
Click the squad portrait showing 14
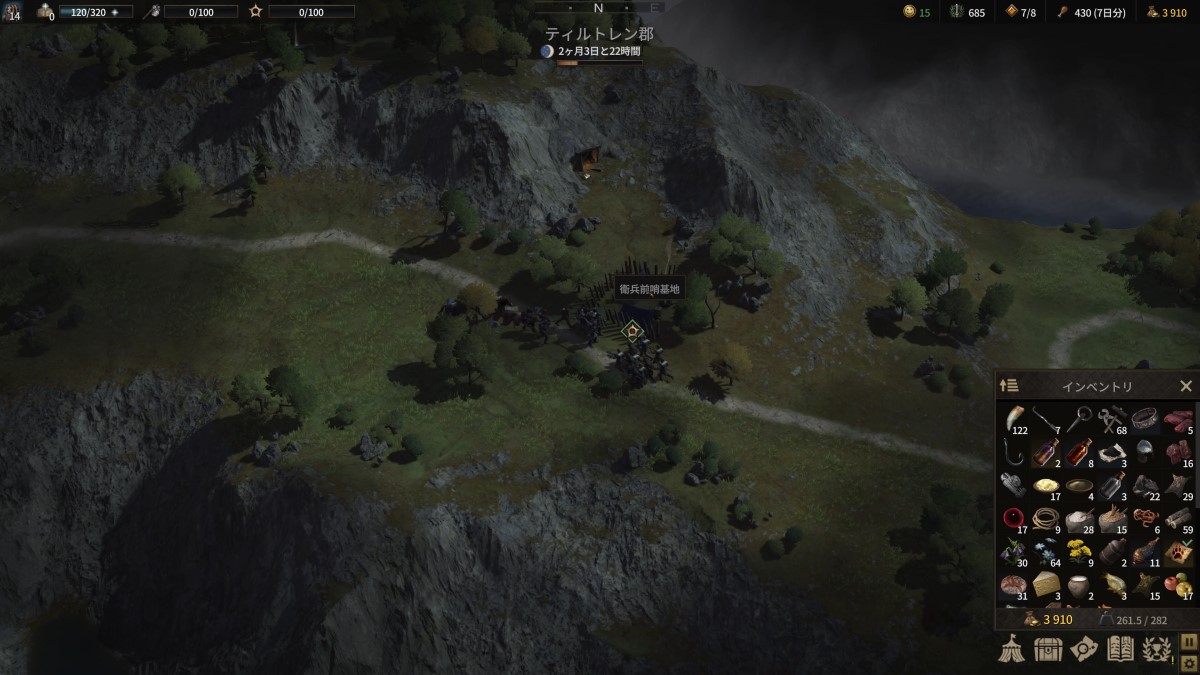(13, 11)
